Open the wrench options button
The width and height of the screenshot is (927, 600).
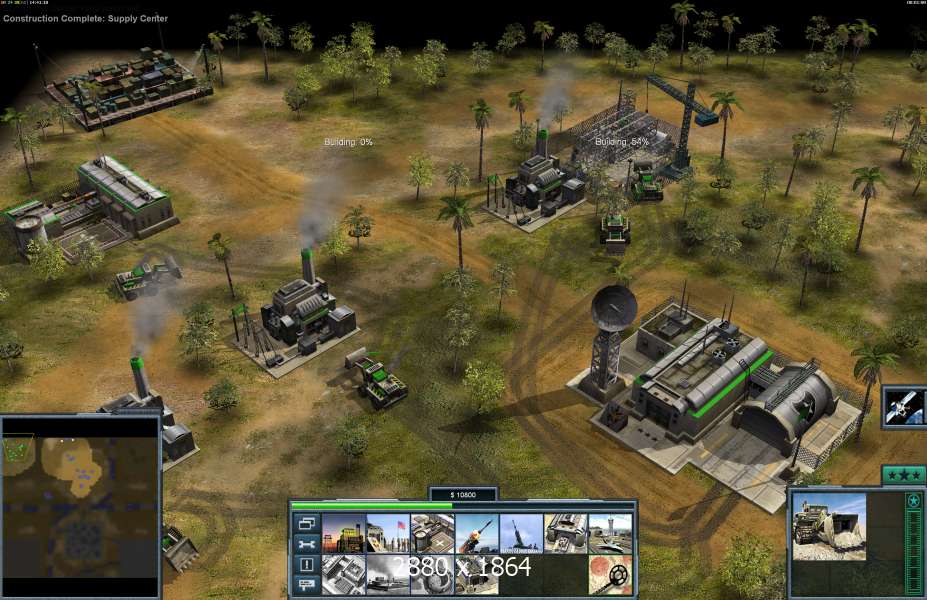(306, 544)
